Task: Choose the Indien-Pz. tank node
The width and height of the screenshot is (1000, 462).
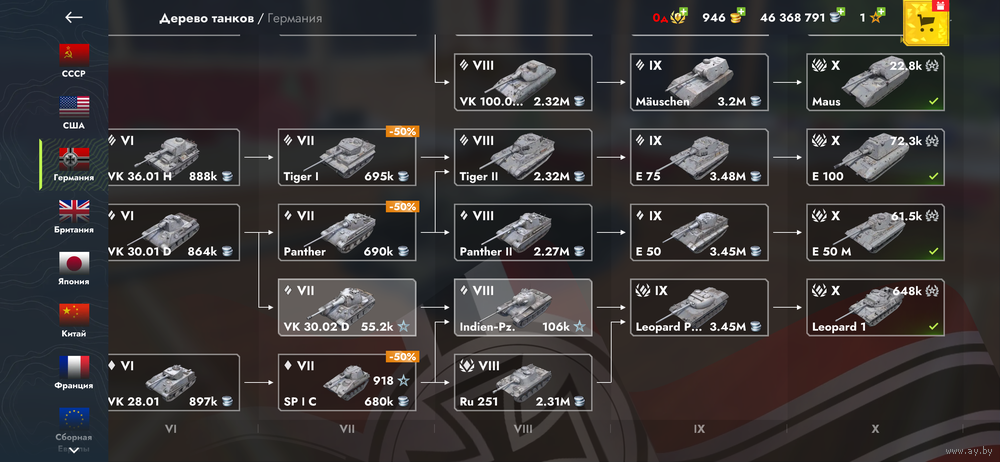Action: point(522,308)
